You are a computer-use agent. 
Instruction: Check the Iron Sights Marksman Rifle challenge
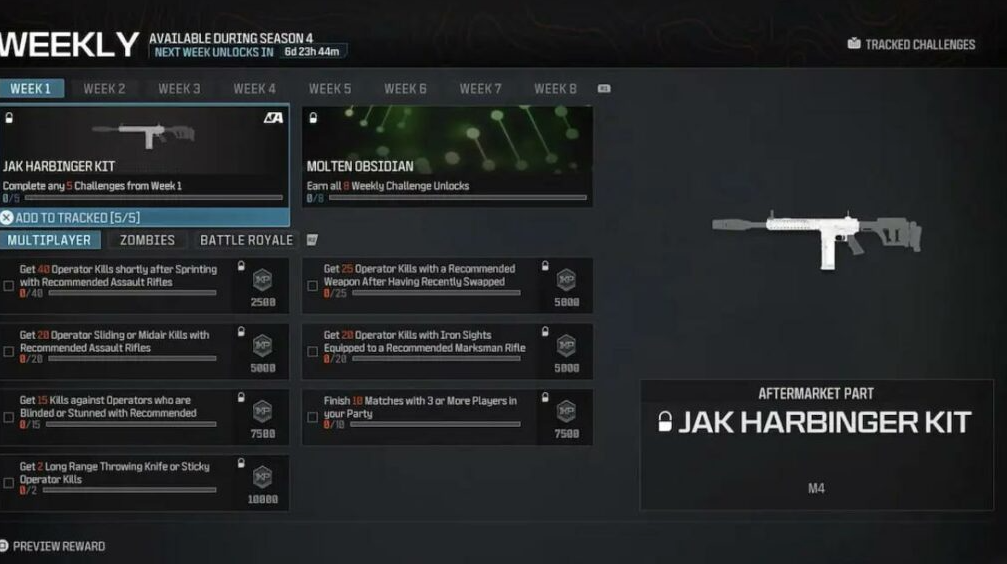pos(313,352)
